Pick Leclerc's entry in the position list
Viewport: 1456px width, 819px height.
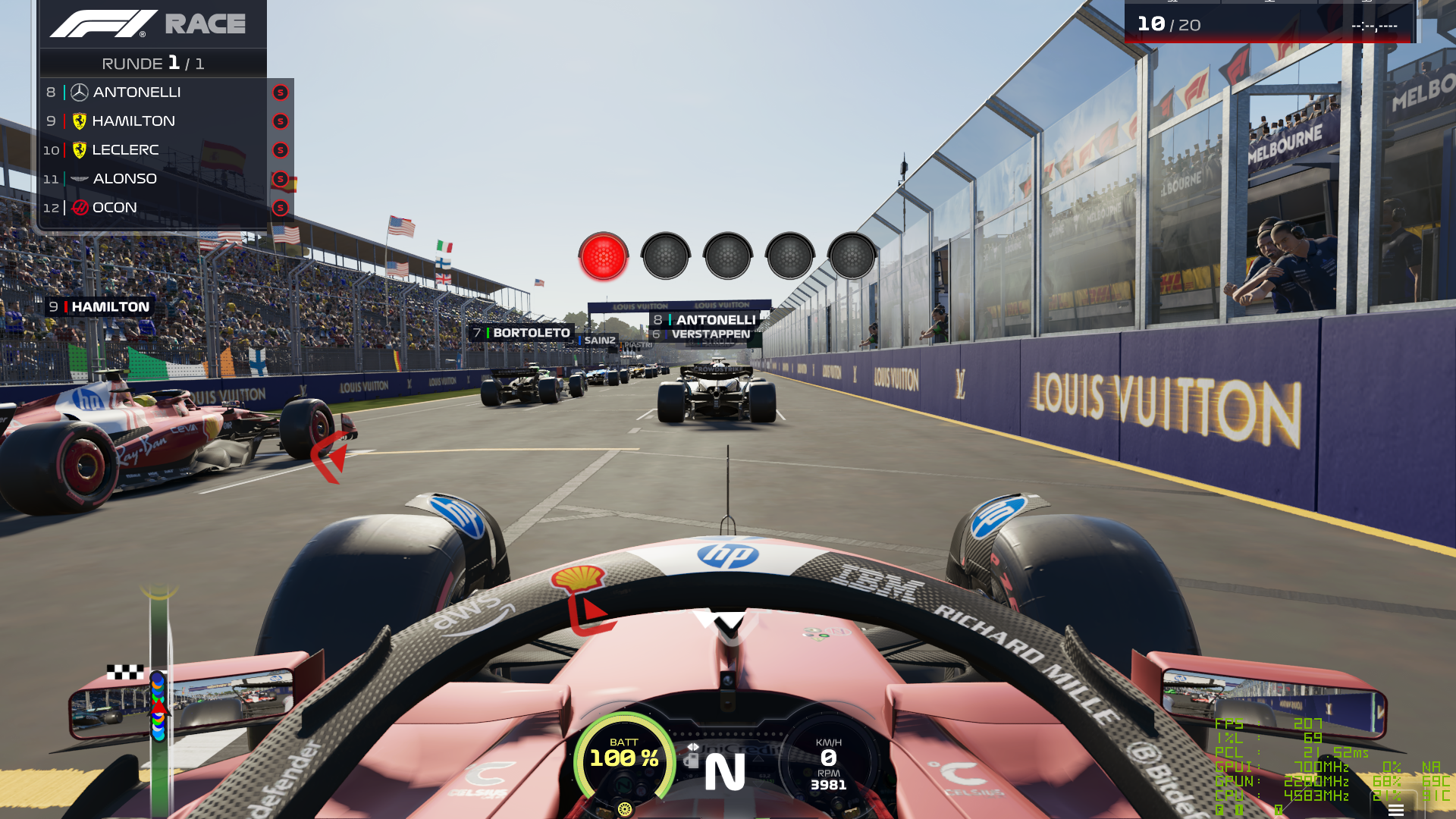pyautogui.click(x=152, y=150)
